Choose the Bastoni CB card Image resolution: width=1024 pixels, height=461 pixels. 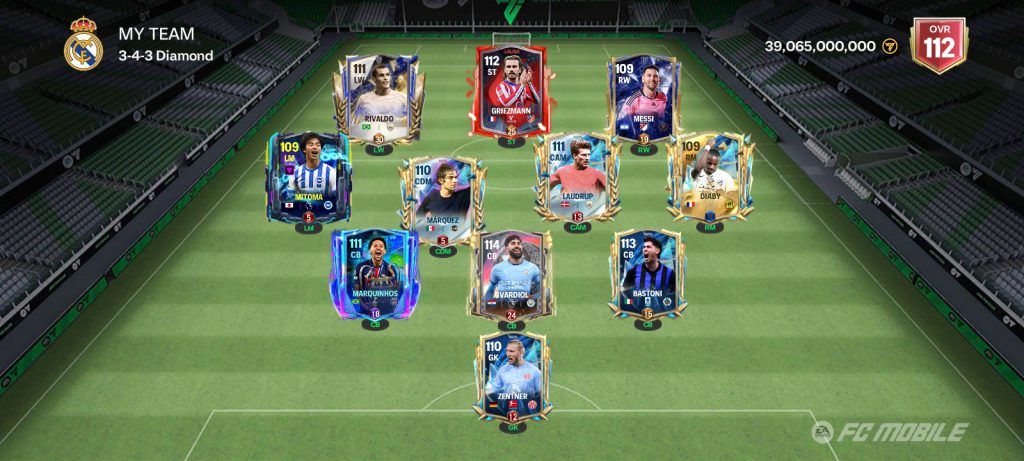647,272
